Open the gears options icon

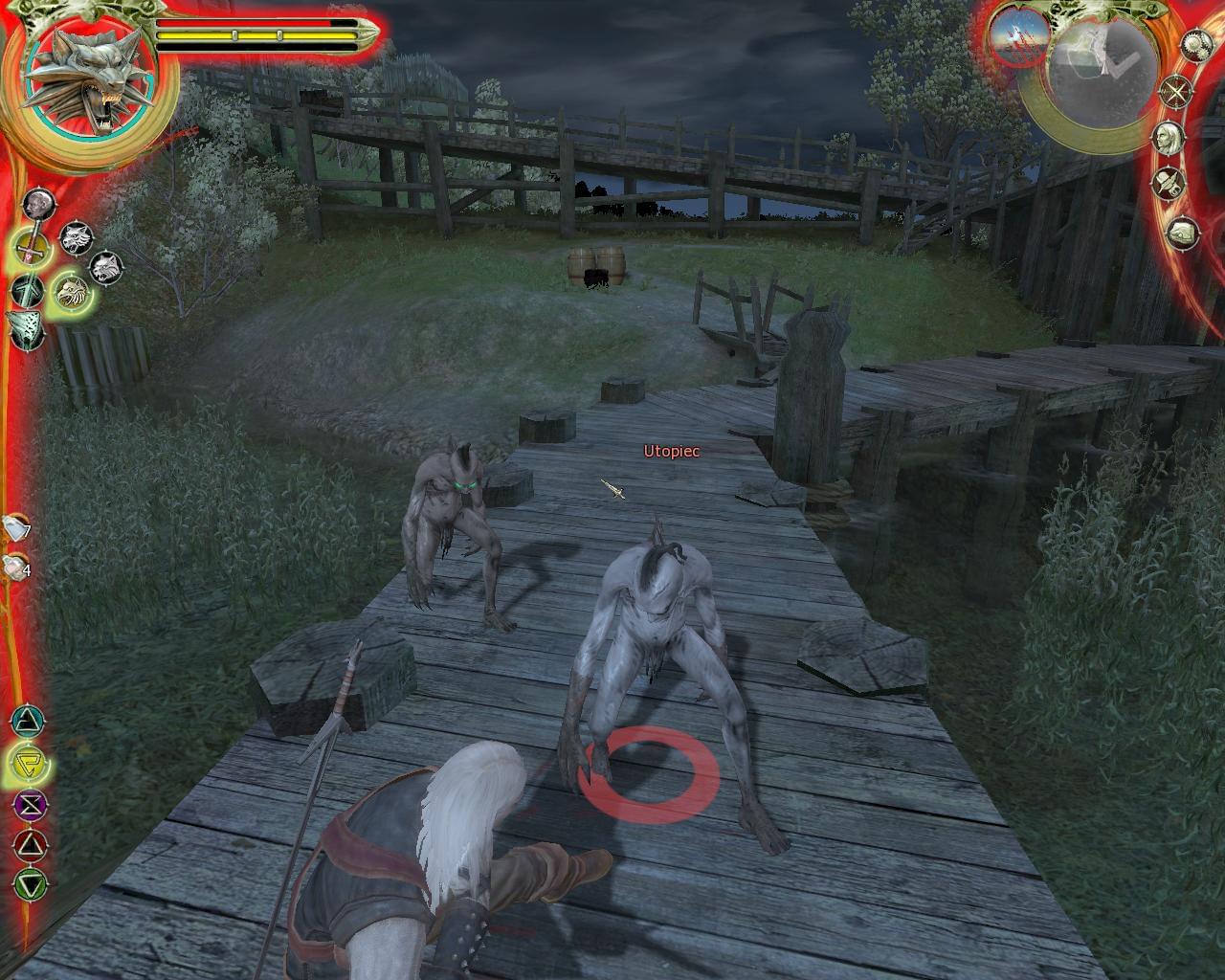coord(1195,44)
